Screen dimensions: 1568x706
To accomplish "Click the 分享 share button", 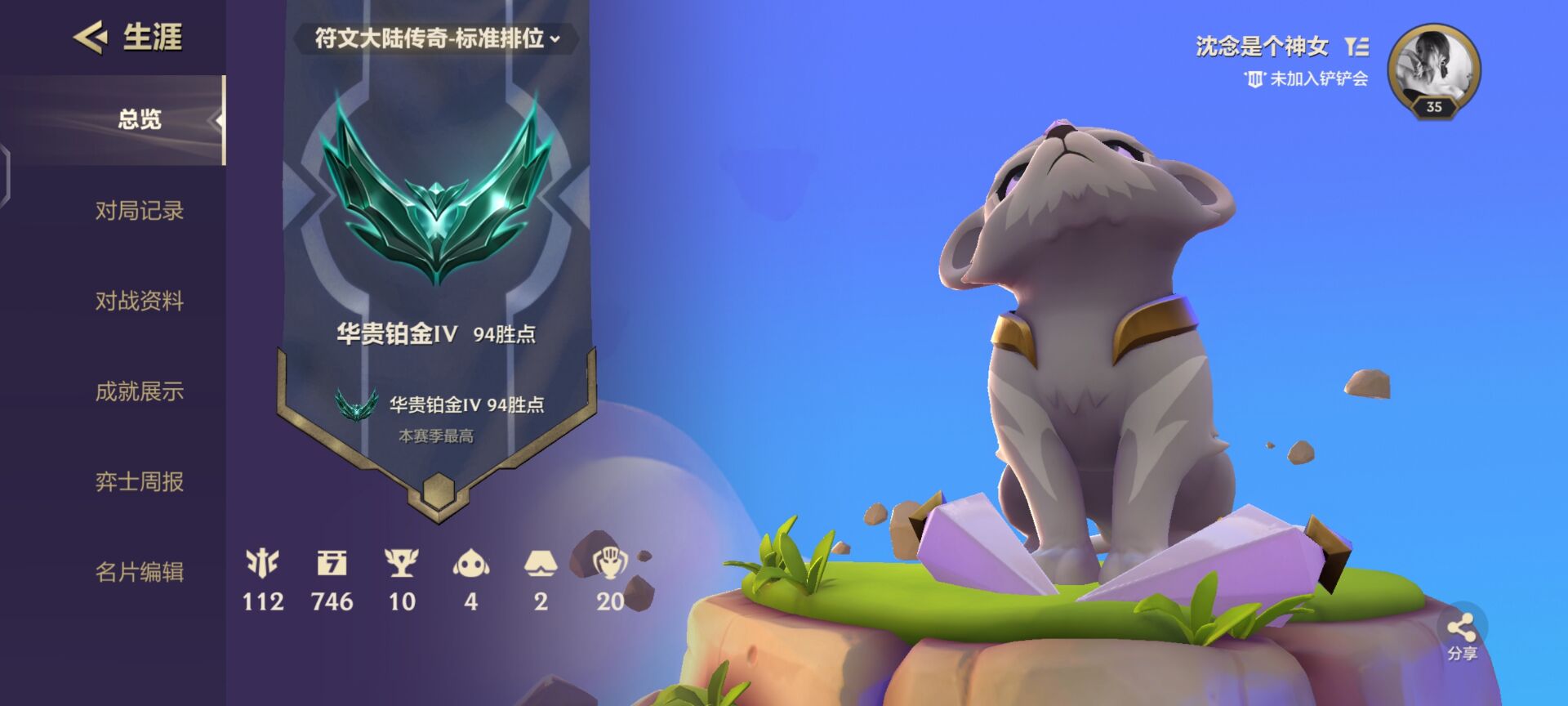I will tap(1462, 636).
